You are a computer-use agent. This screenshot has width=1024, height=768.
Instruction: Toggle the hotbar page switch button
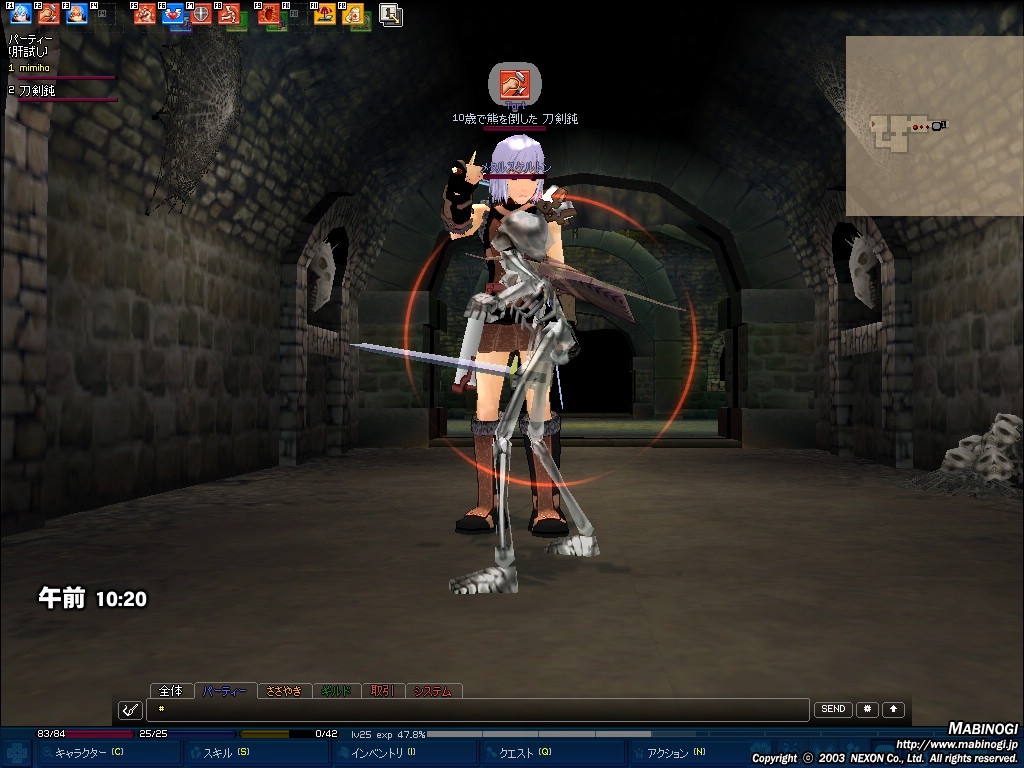[x=391, y=14]
